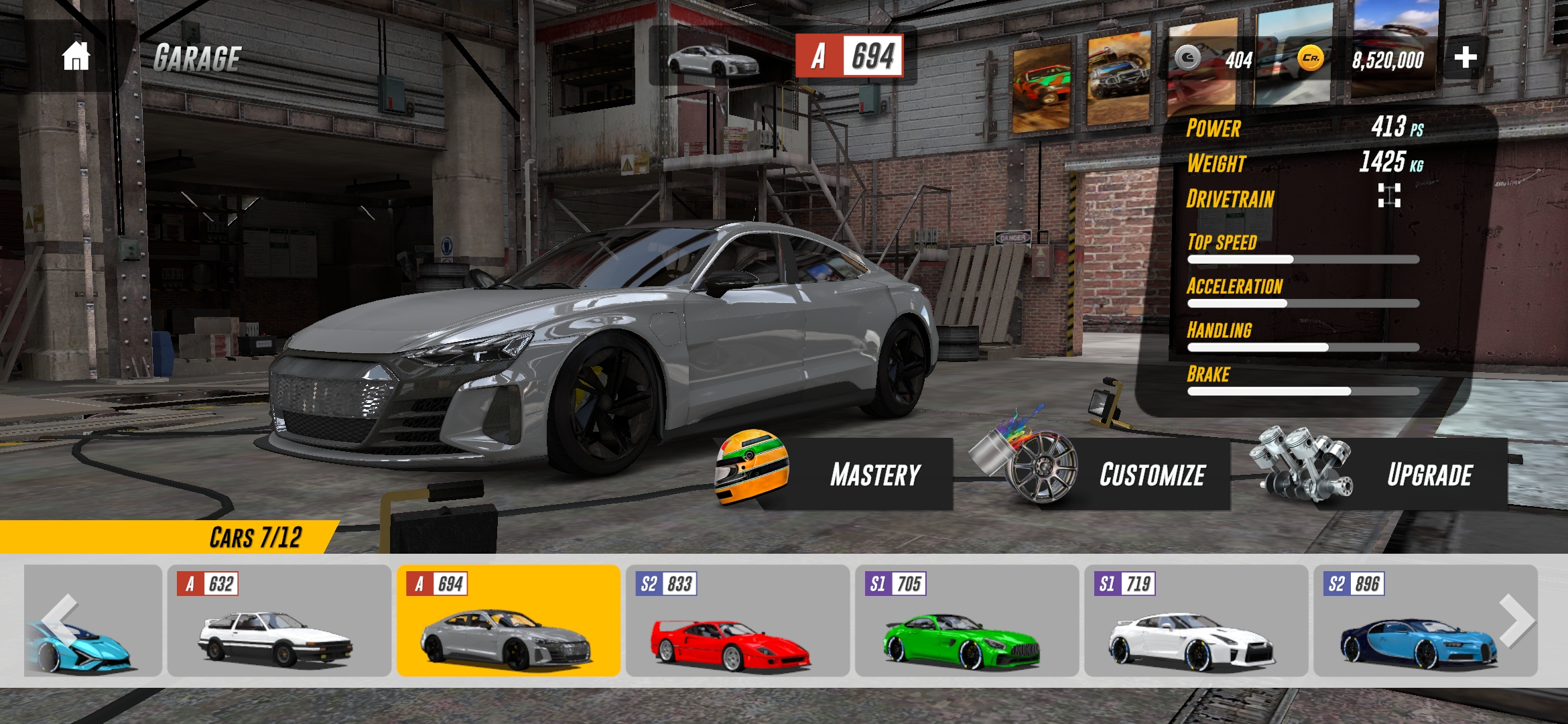Show previous cars with the left arrow
This screenshot has width=1568, height=724.
click(60, 621)
